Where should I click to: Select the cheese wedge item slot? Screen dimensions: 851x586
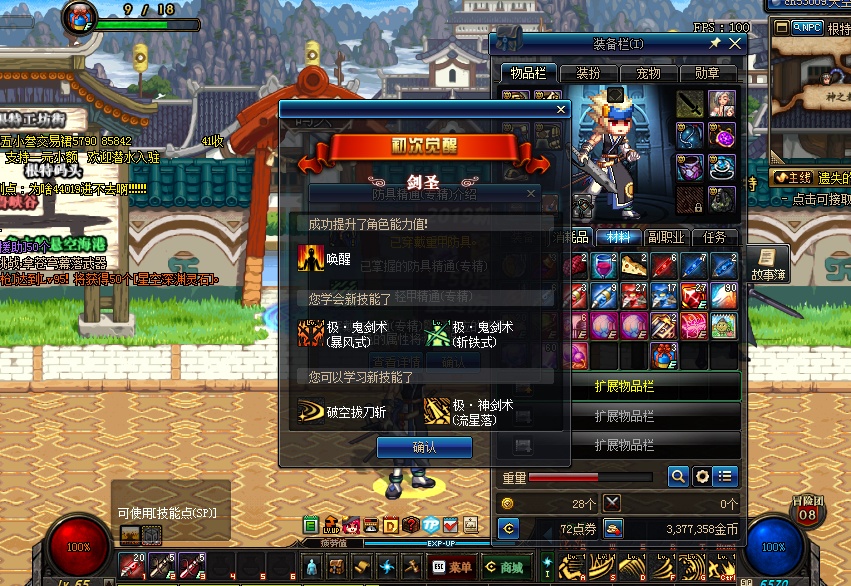pos(635,265)
